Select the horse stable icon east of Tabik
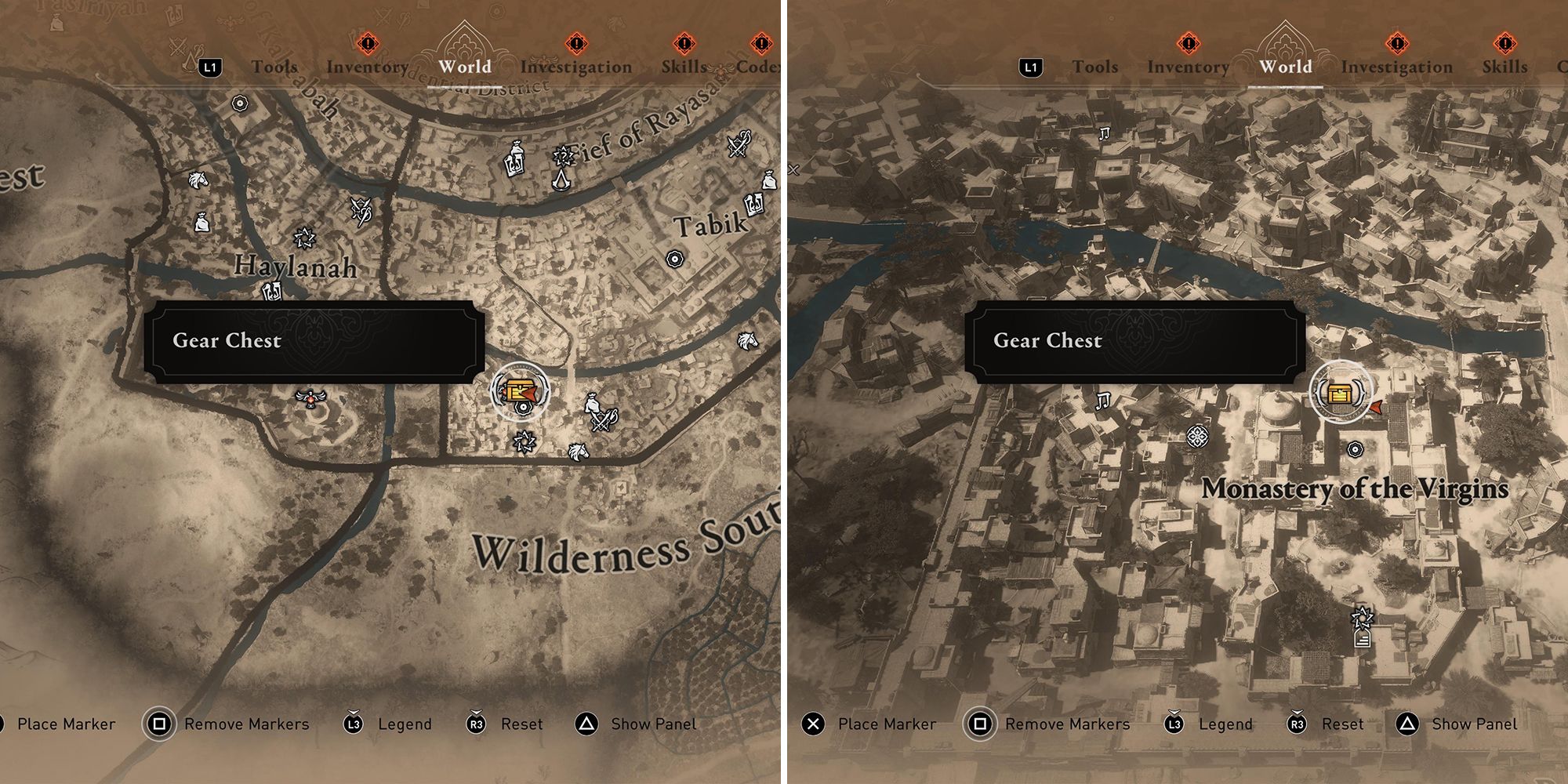Image resolution: width=1568 pixels, height=784 pixels. point(749,343)
